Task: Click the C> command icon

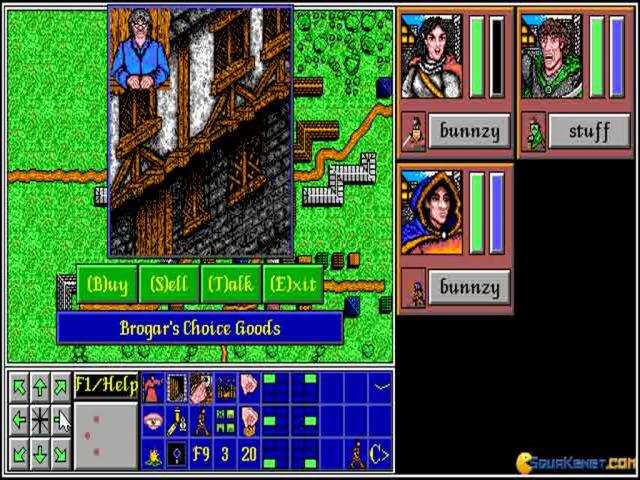Action: (x=379, y=455)
